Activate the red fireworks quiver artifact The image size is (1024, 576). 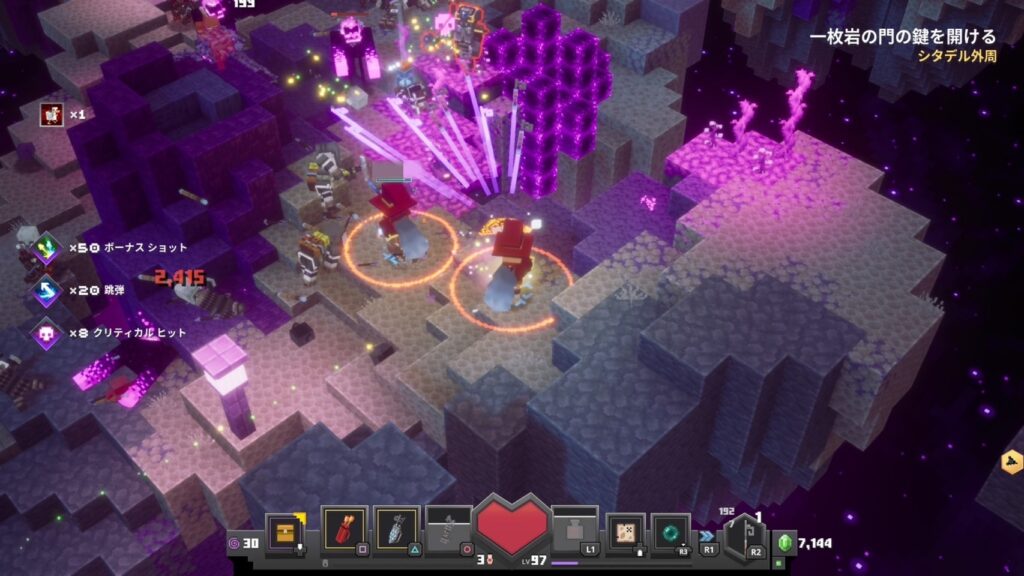point(345,529)
